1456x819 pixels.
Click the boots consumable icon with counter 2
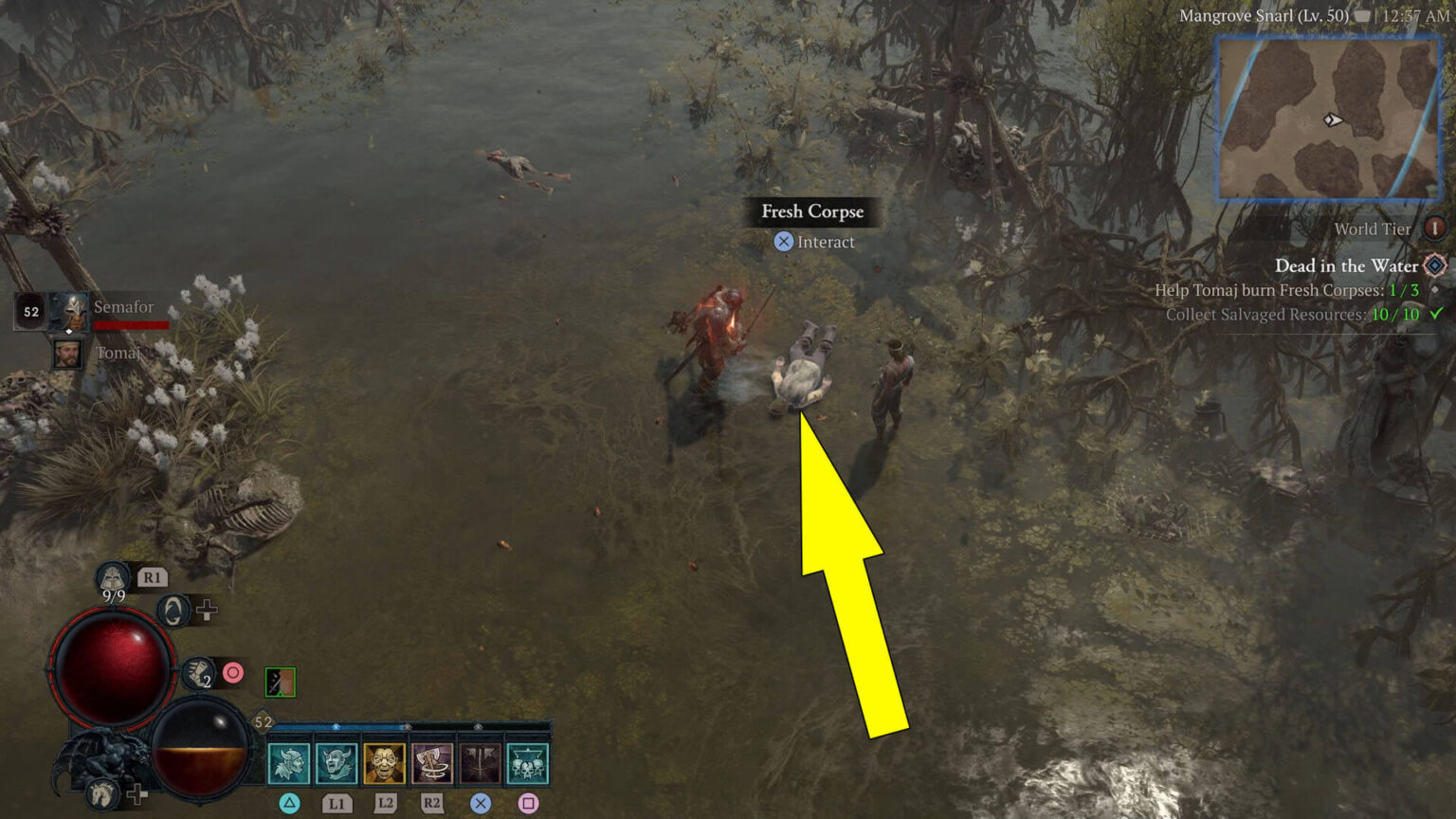[x=198, y=673]
